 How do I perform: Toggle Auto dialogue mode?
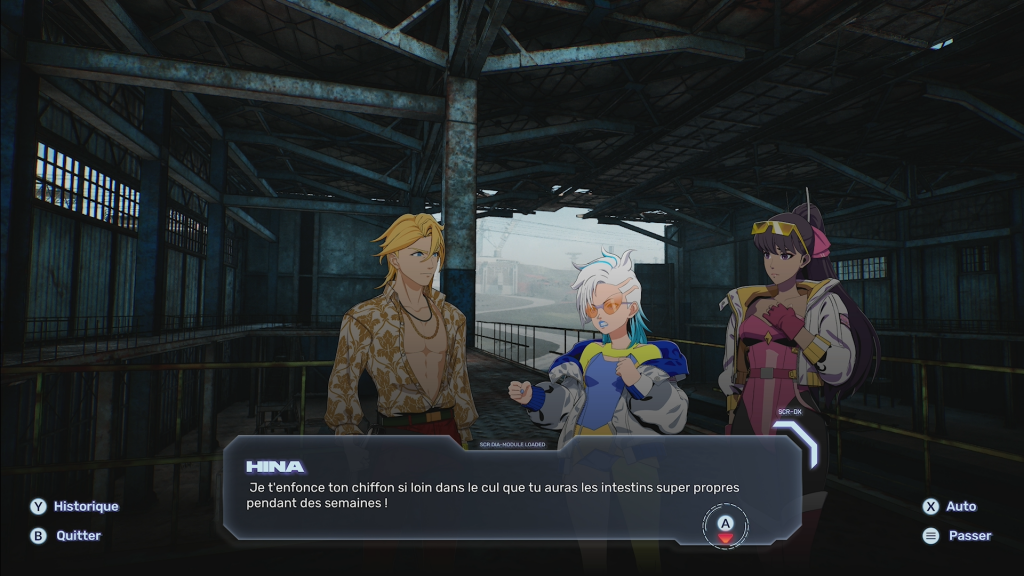(950, 506)
